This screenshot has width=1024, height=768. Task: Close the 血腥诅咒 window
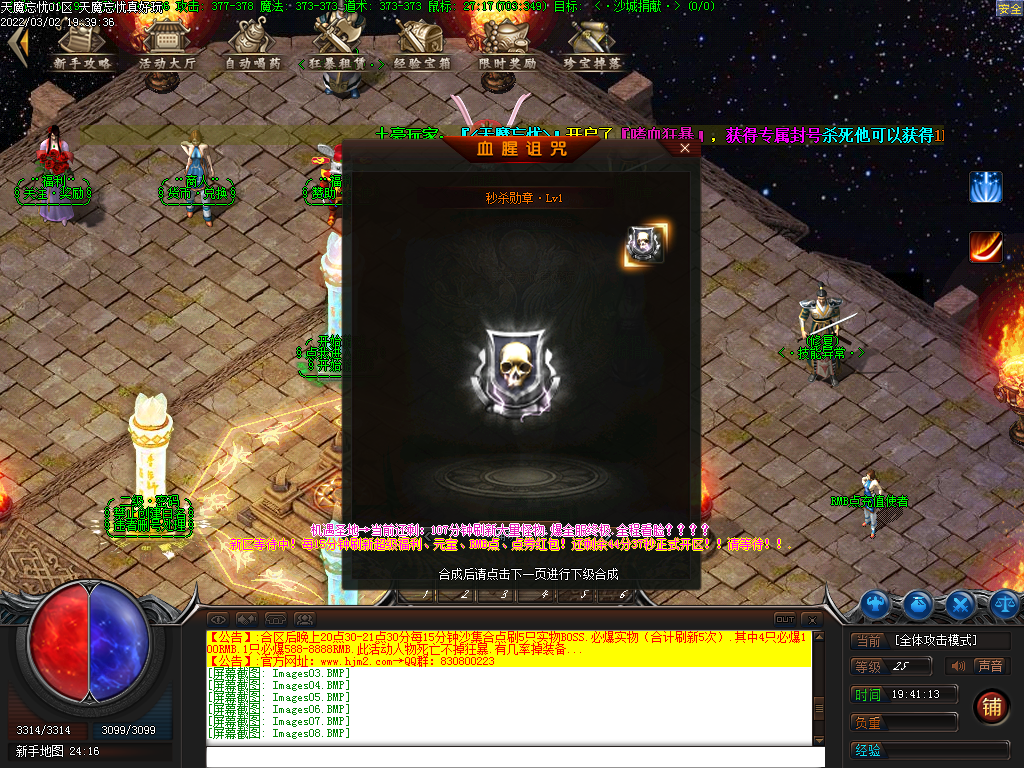tap(685, 148)
